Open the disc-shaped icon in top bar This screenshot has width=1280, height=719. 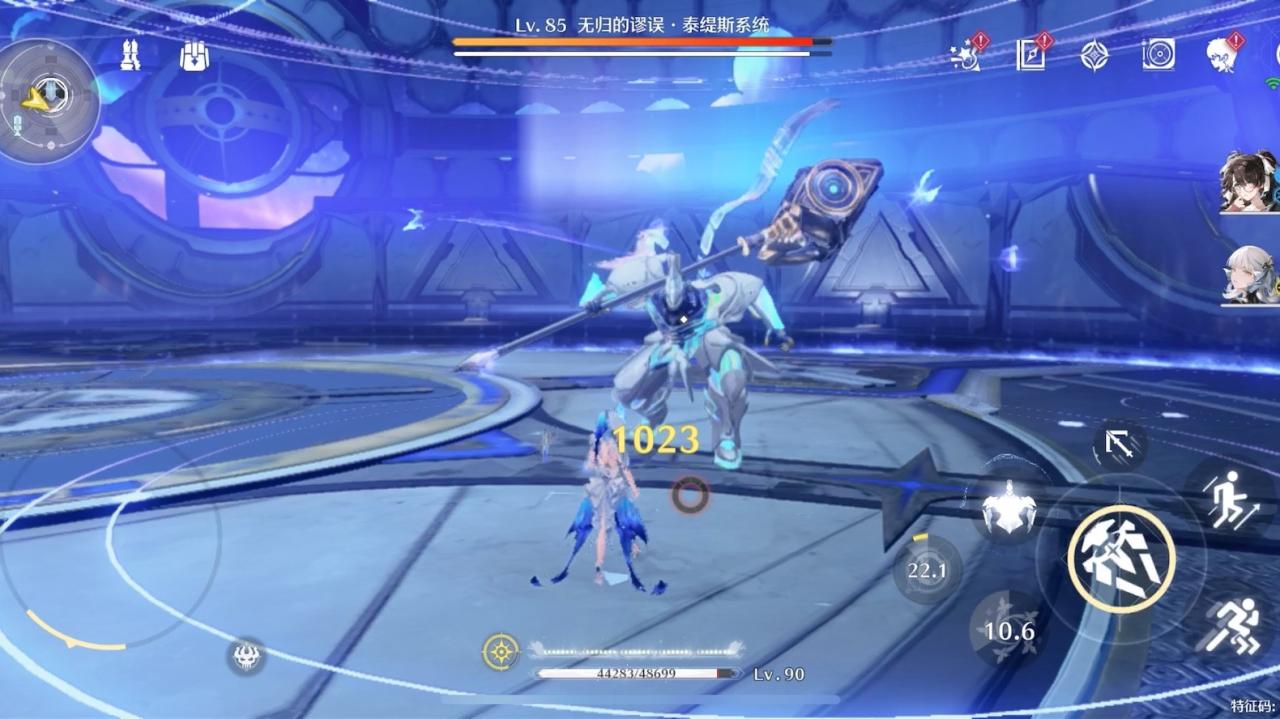(x=1158, y=55)
